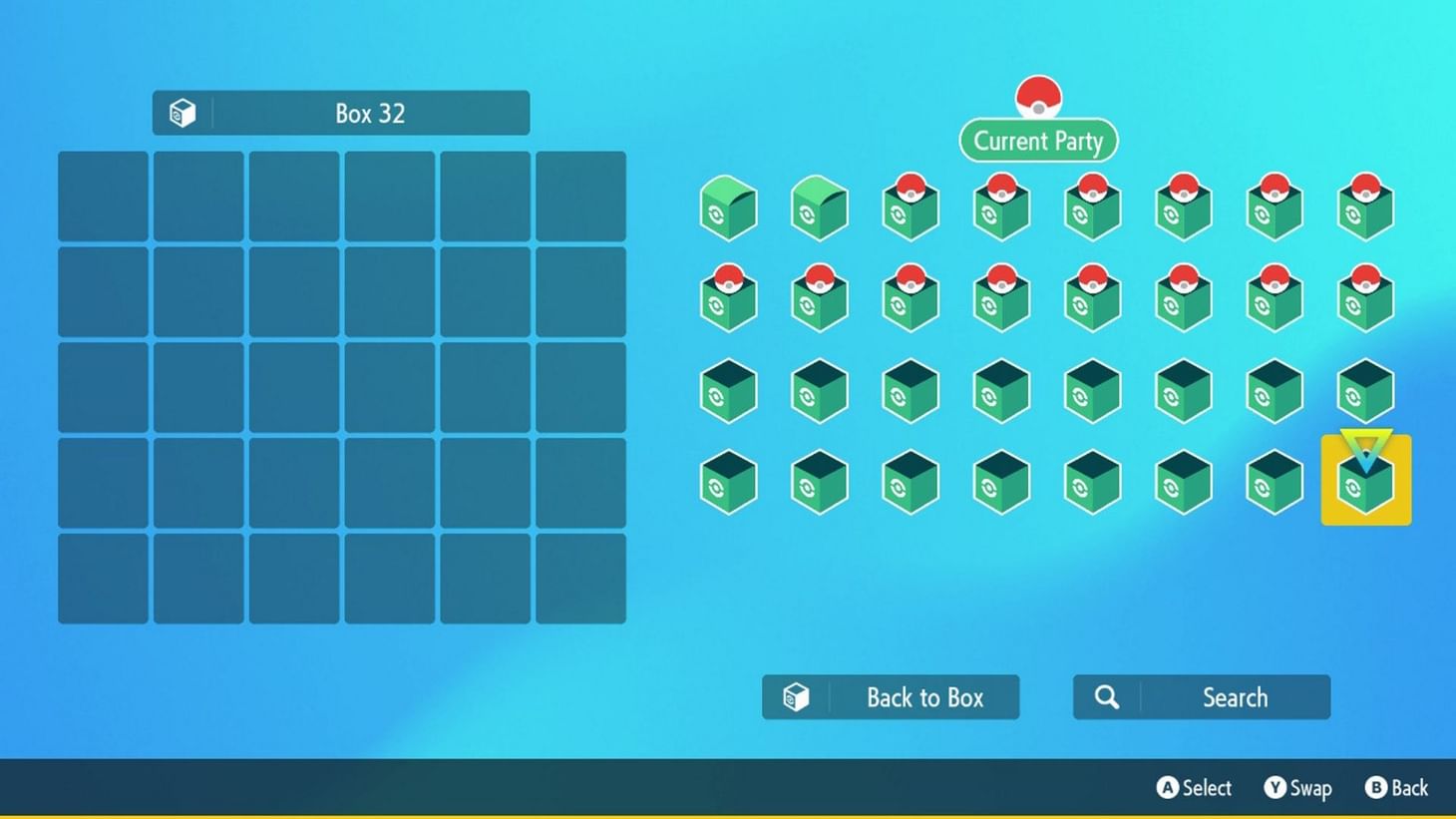Viewport: 1456px width, 819px height.
Task: Select the Current Party Poké Ball icon
Action: pos(1038,97)
